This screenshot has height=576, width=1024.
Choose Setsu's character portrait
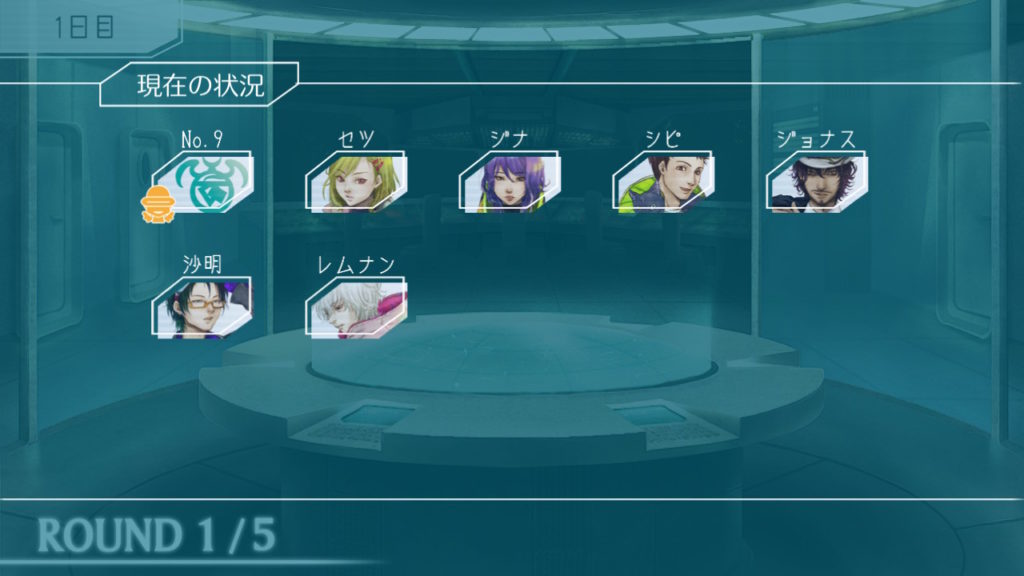pos(356,182)
